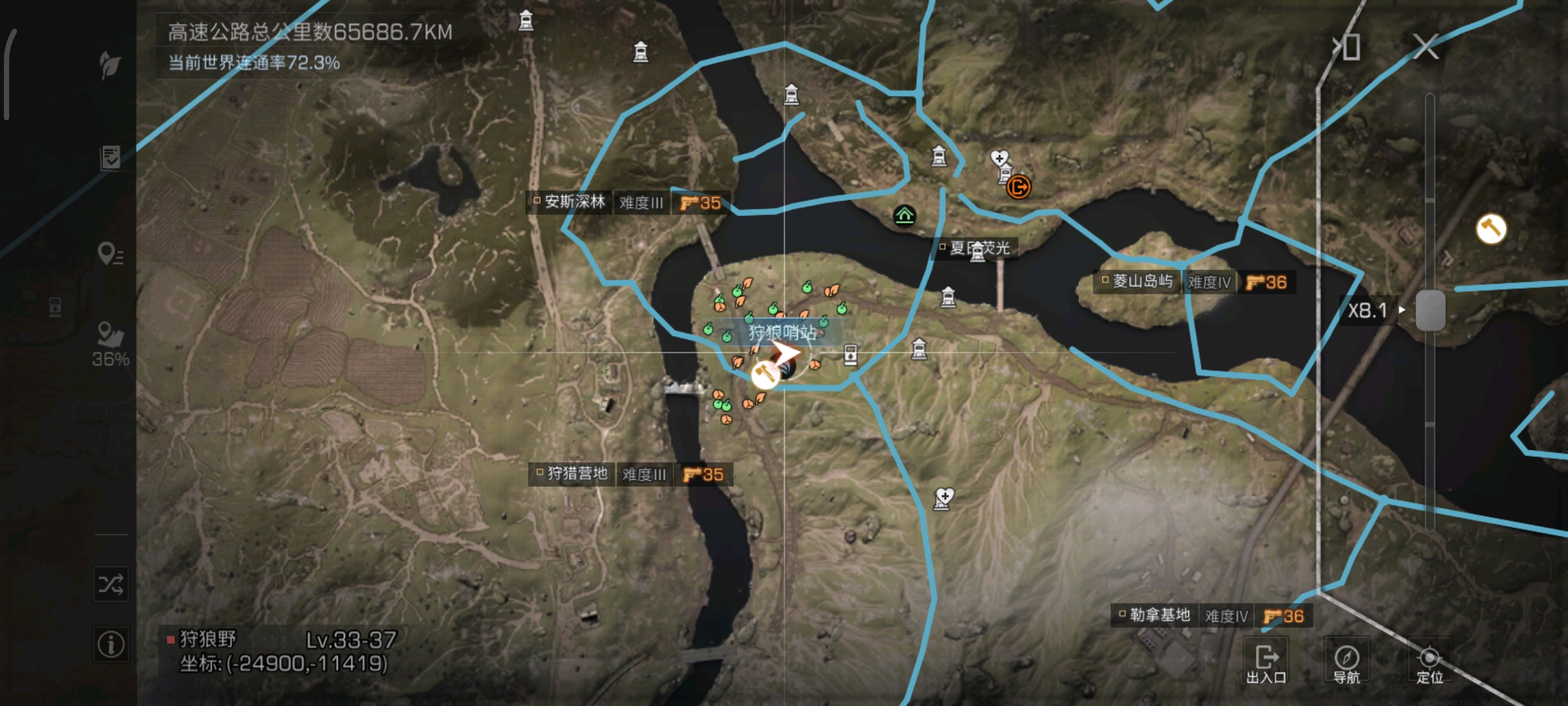
Task: Click the map zoom slider handle
Action: [x=1430, y=311]
